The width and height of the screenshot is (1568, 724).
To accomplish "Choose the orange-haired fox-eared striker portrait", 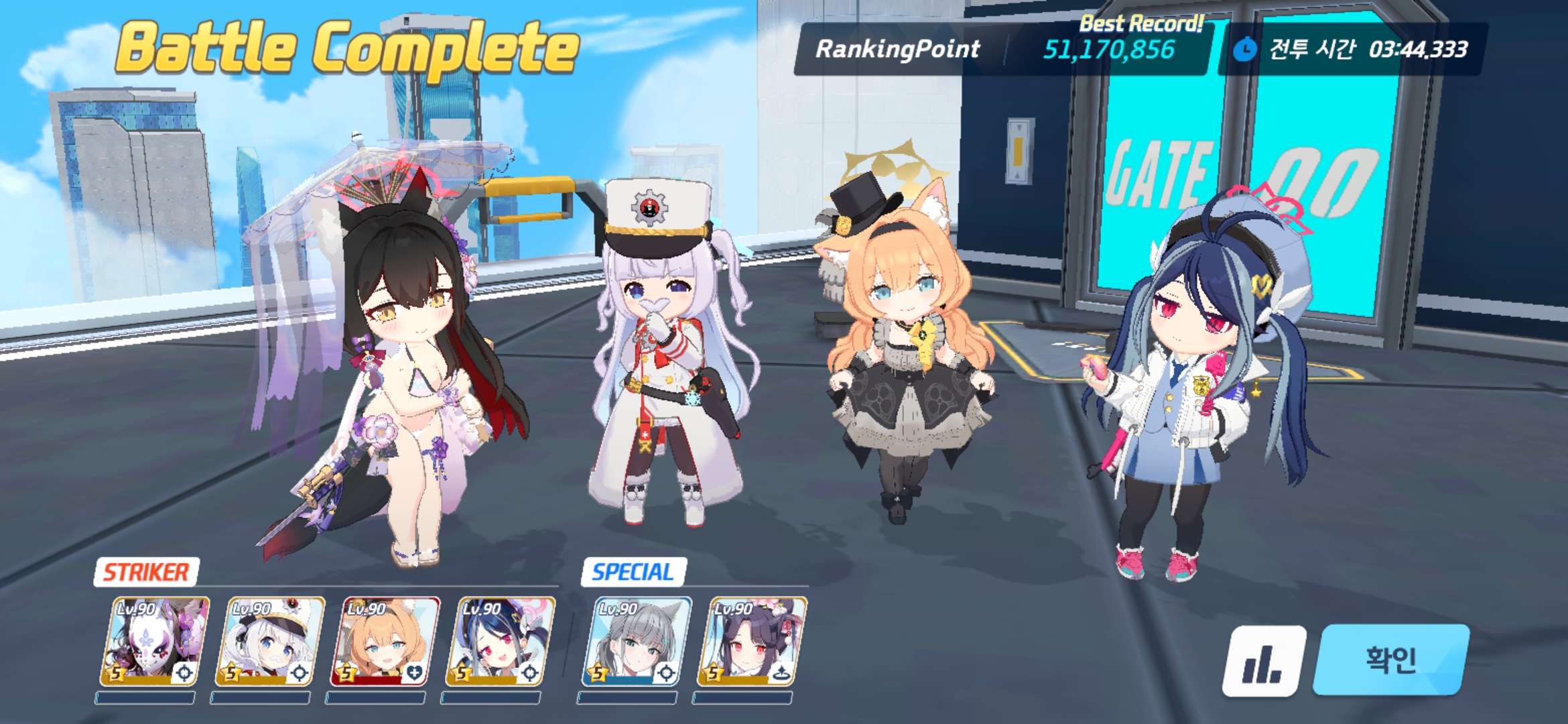I will point(385,642).
